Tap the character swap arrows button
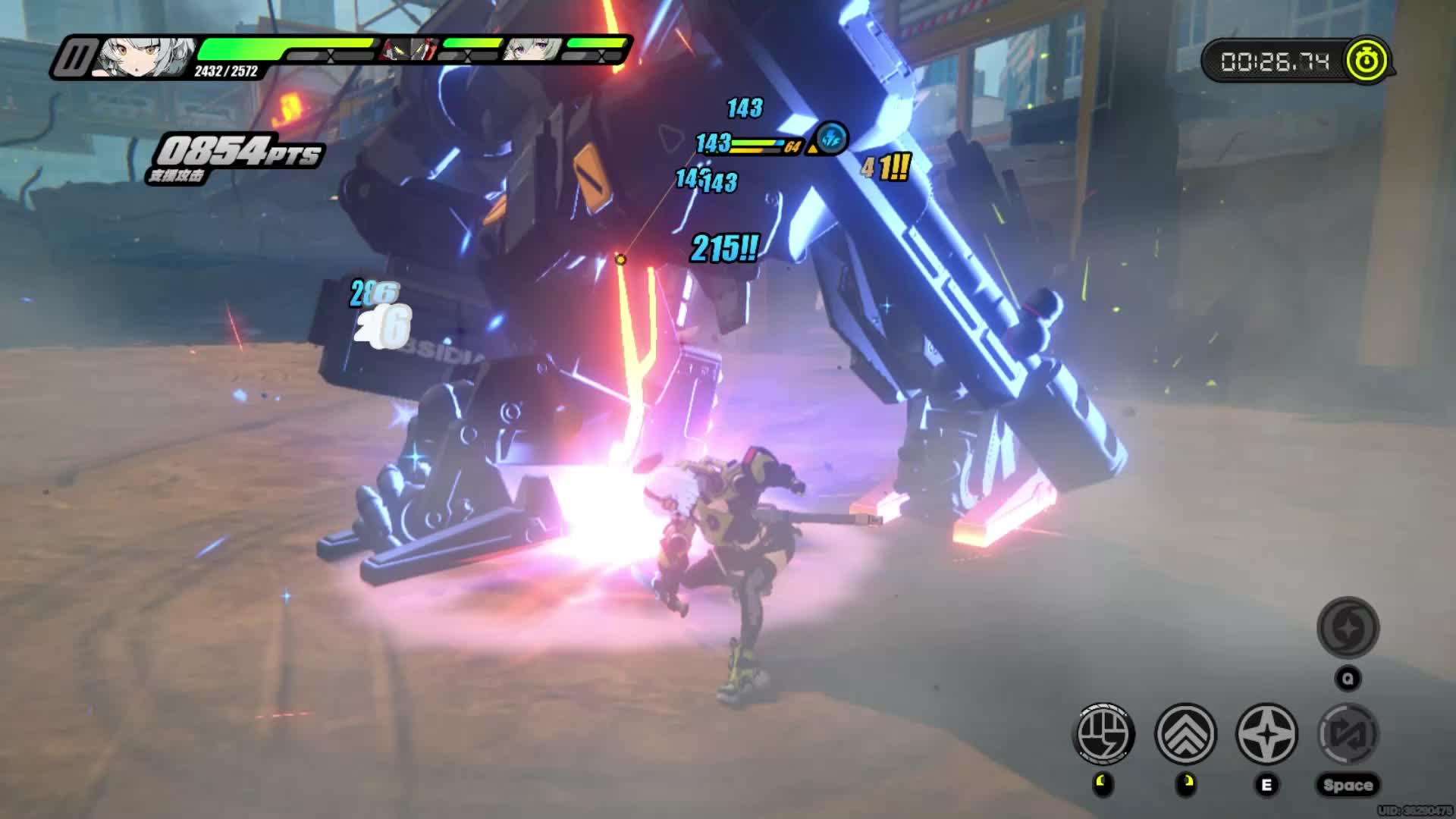This screenshot has height=819, width=1456. pyautogui.click(x=1348, y=733)
